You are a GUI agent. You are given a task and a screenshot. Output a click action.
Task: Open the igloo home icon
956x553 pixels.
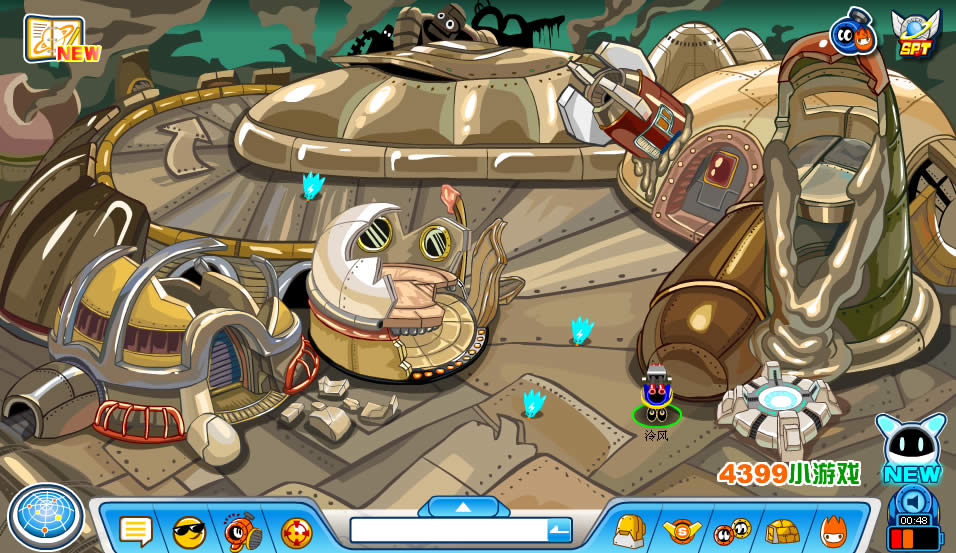(x=783, y=531)
